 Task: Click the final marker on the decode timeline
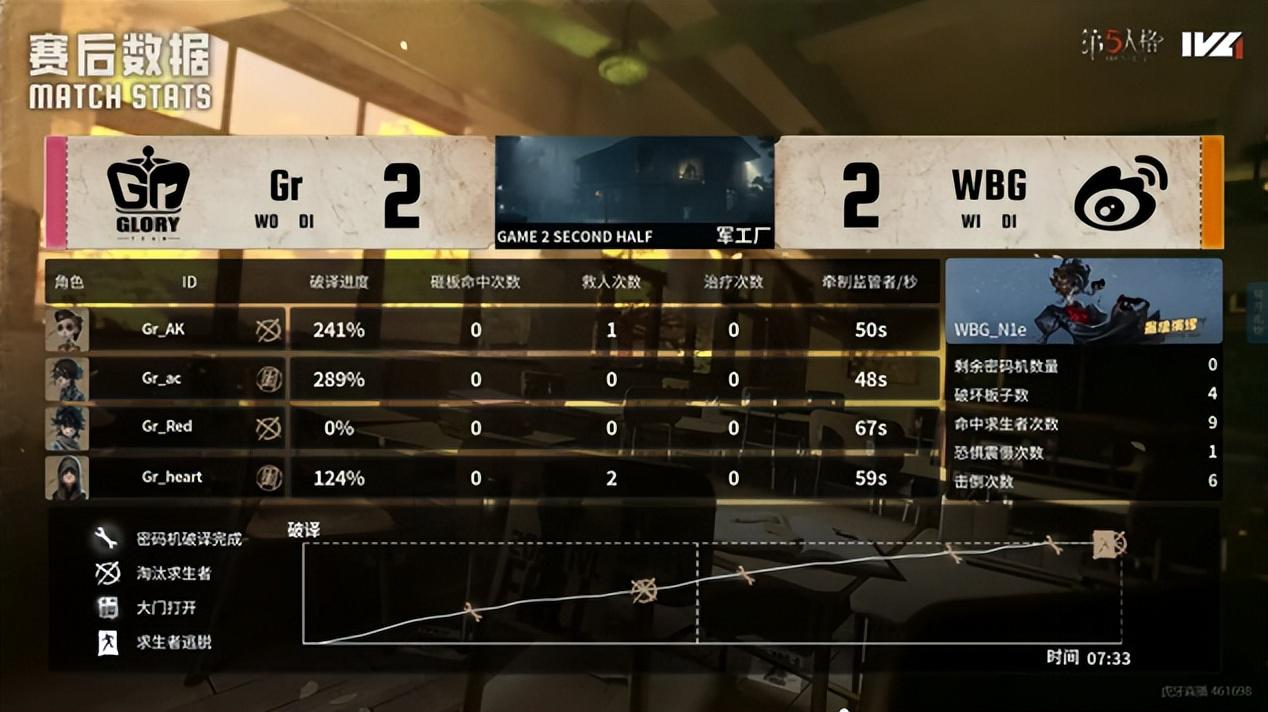tap(1109, 544)
